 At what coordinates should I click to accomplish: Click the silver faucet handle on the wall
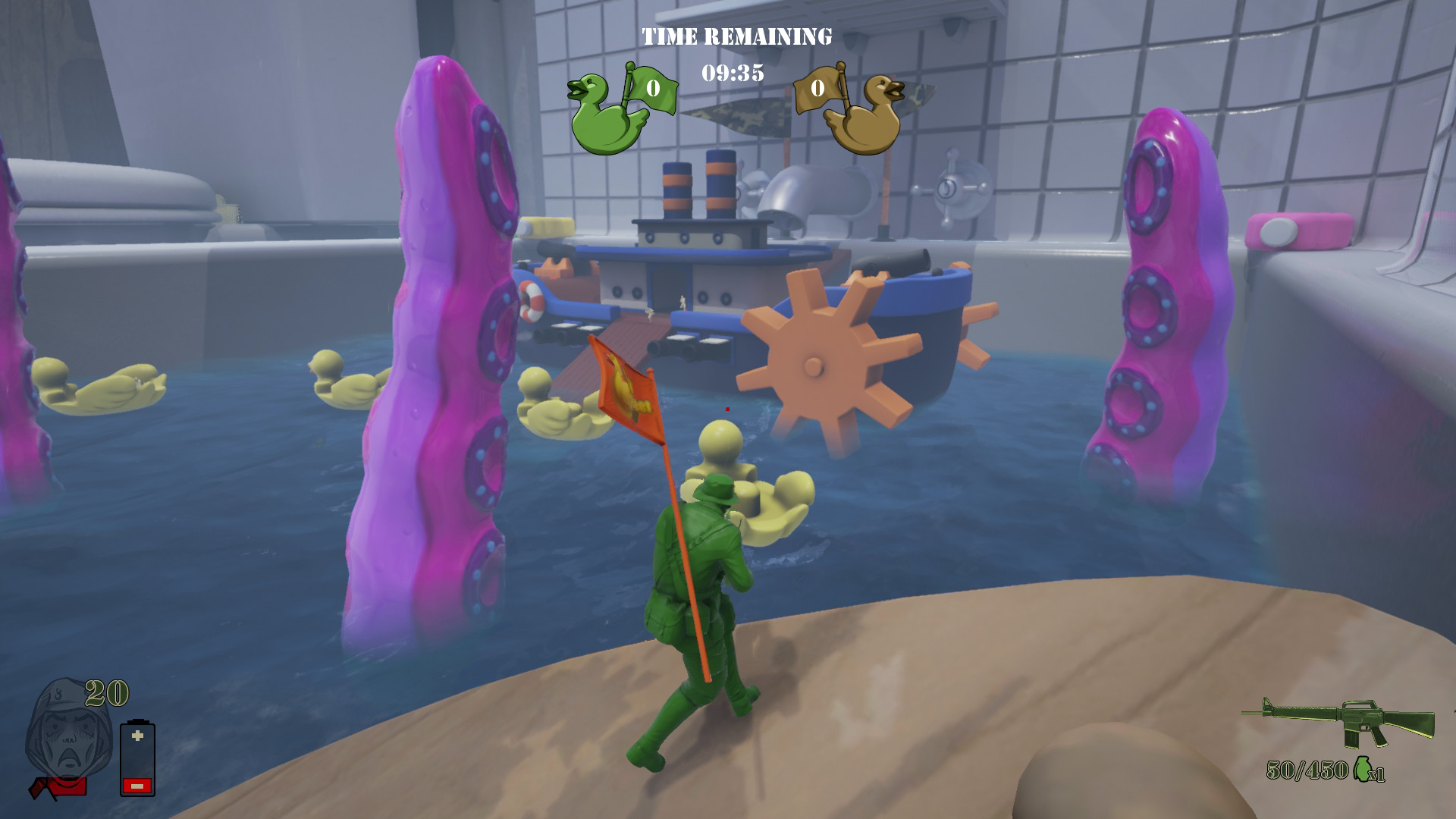point(950,190)
